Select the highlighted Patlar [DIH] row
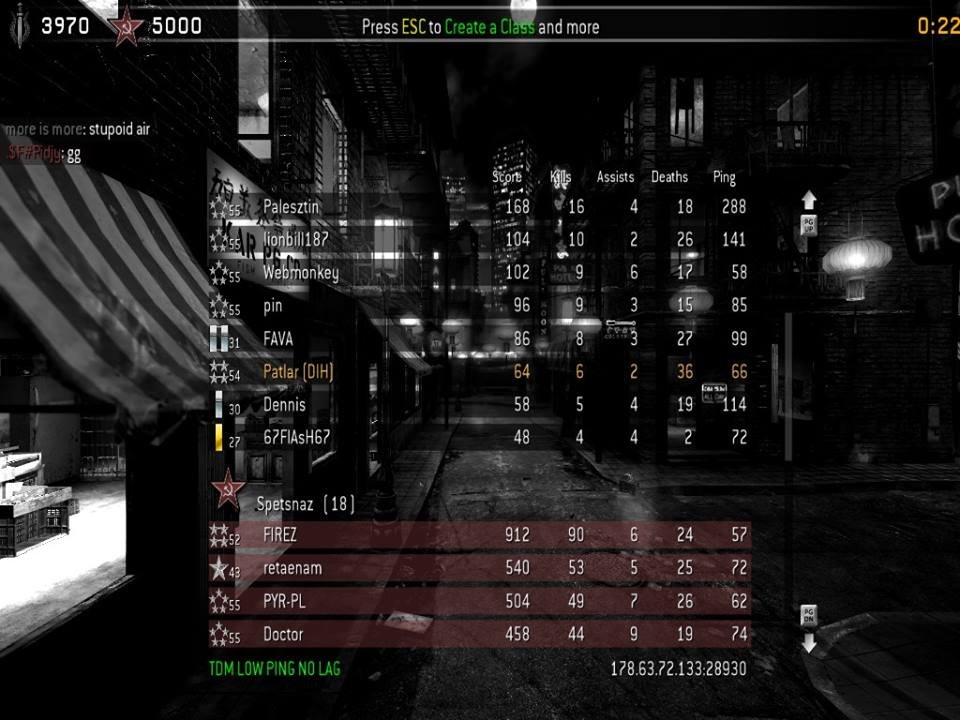 (480, 372)
